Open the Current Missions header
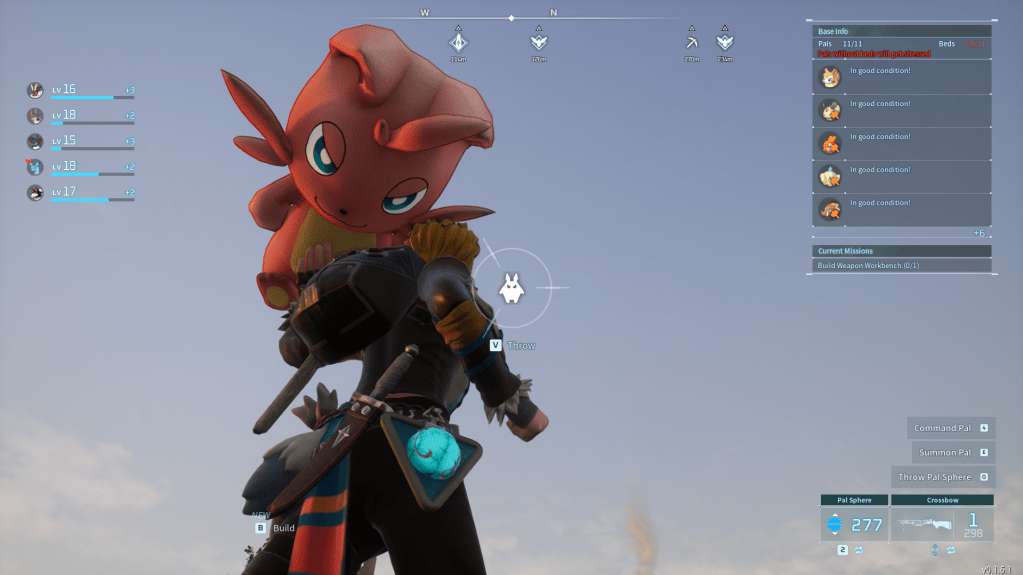This screenshot has height=575, width=1023. 902,251
